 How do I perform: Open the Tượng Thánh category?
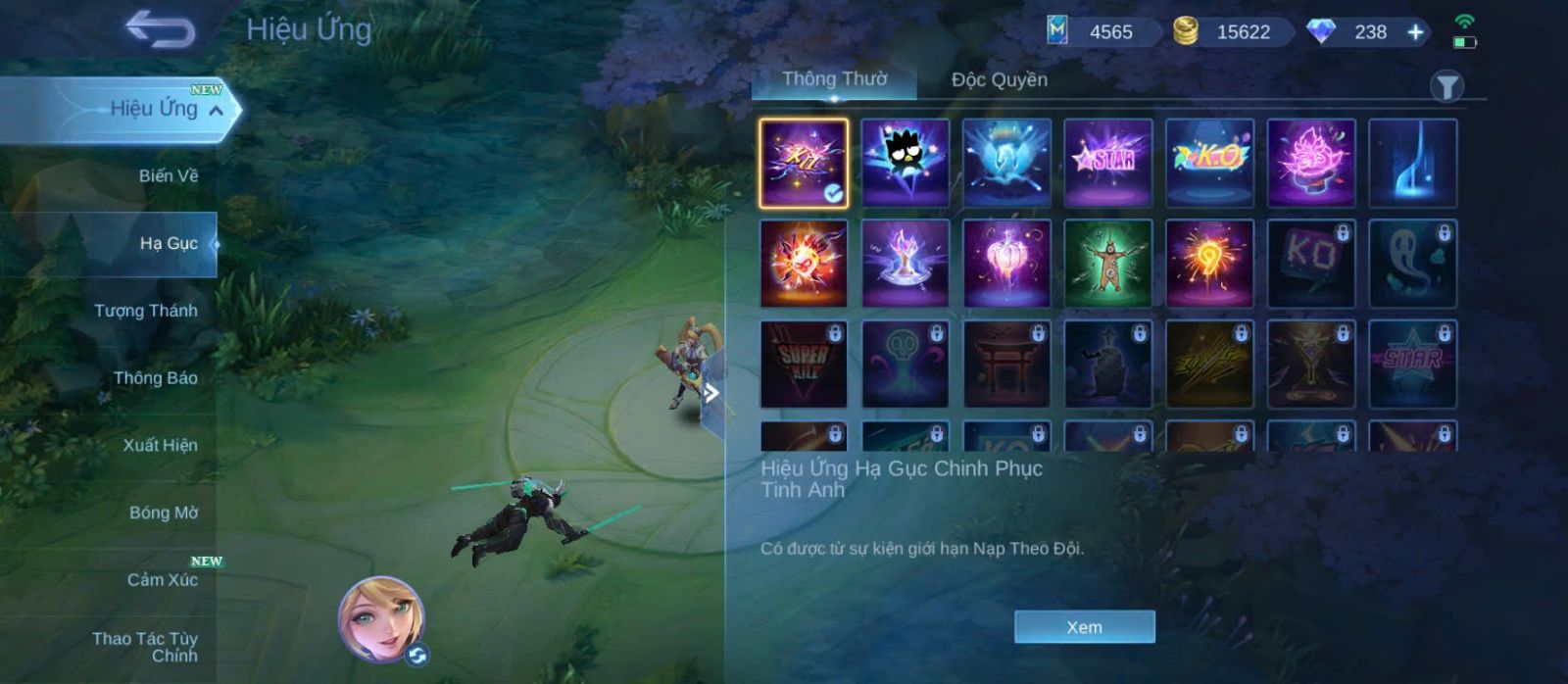coord(145,311)
